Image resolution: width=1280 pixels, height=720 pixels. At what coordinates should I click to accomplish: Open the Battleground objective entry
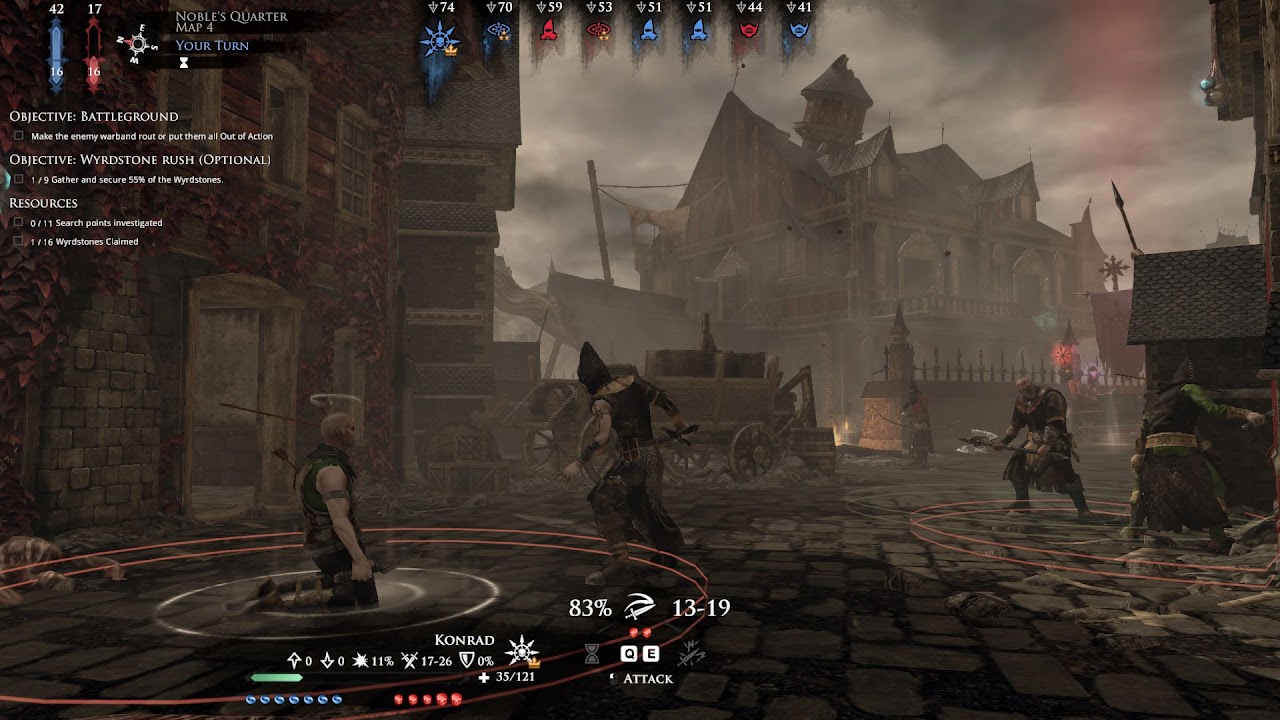coord(94,116)
